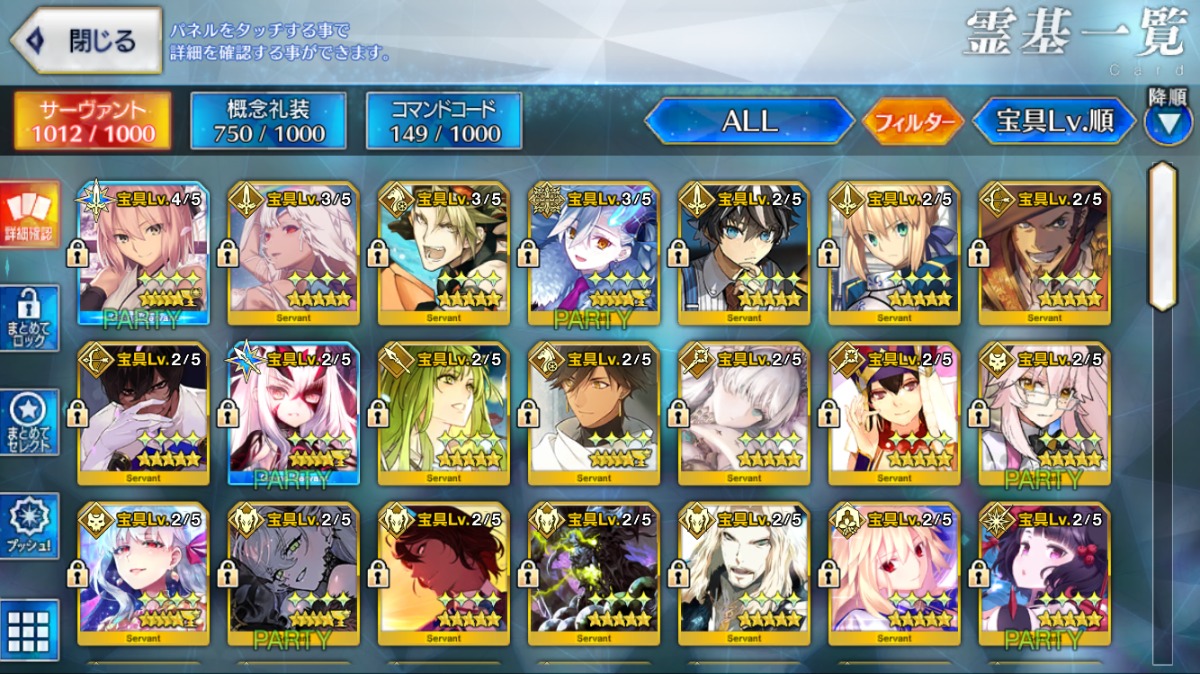This screenshot has width=1200, height=674.
Task: Click the servant list scrollbar handle
Action: point(1162,236)
